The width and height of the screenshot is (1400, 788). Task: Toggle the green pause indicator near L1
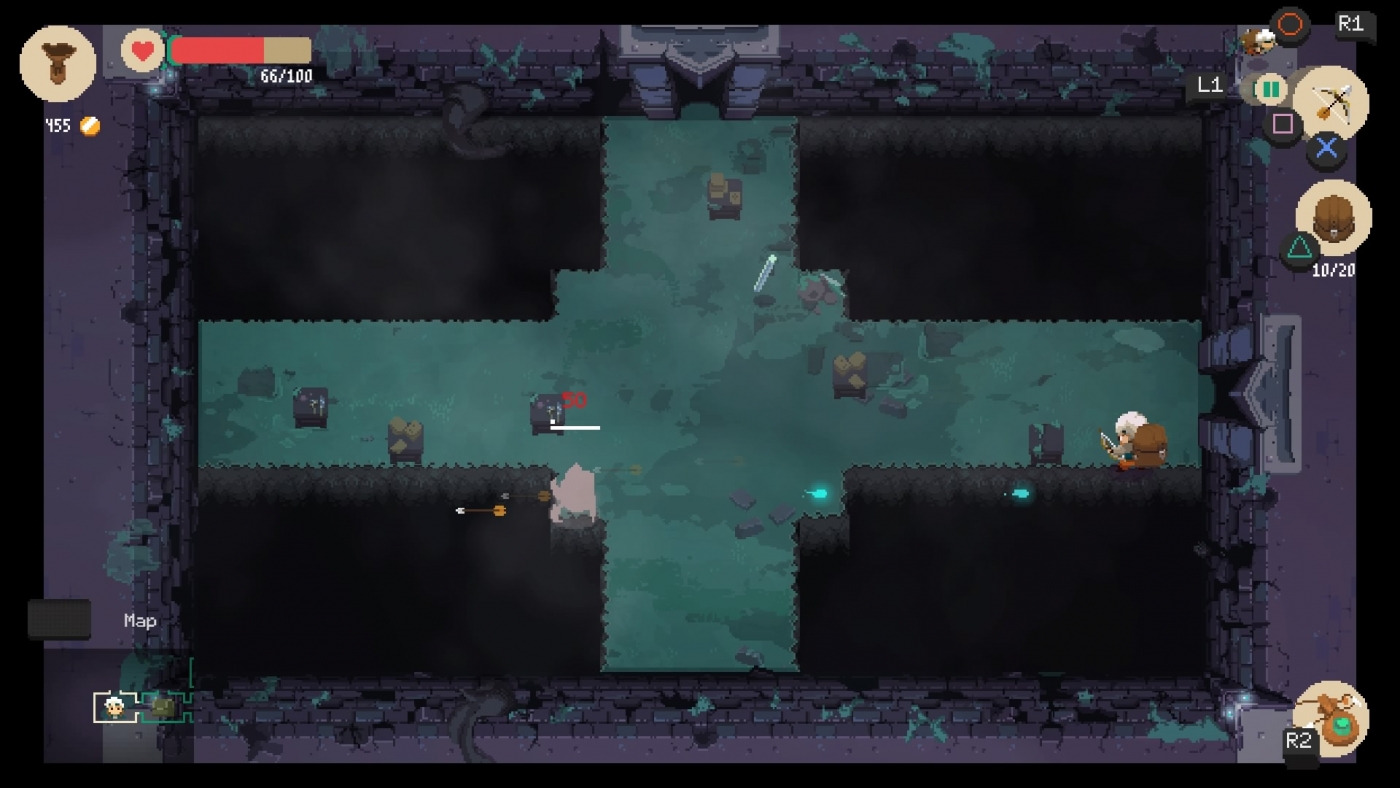pyautogui.click(x=1270, y=88)
